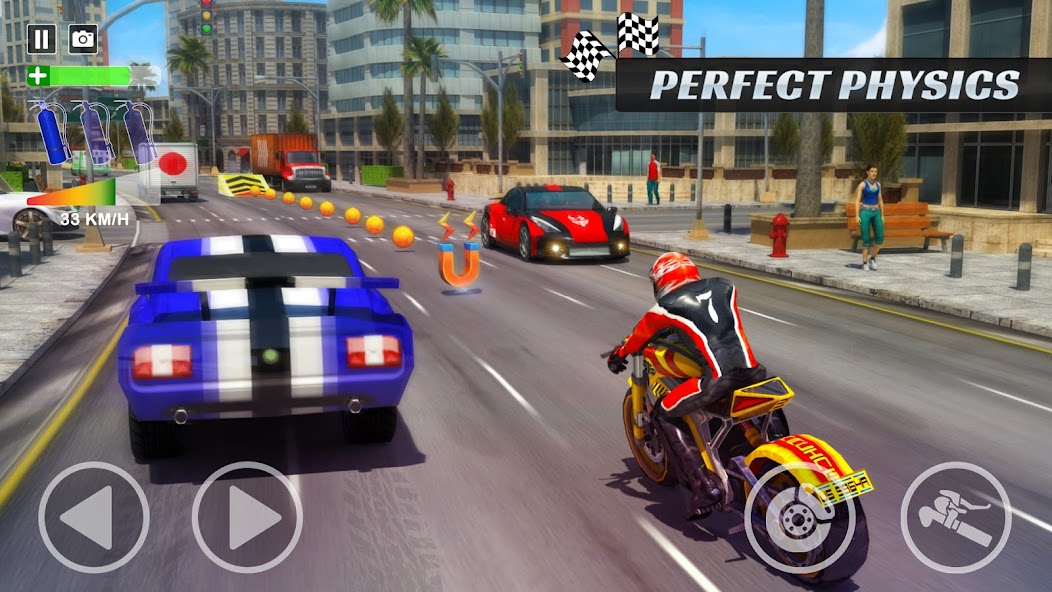Steer left with the left arrow button
Screen dimensions: 1052x592
tap(94, 517)
